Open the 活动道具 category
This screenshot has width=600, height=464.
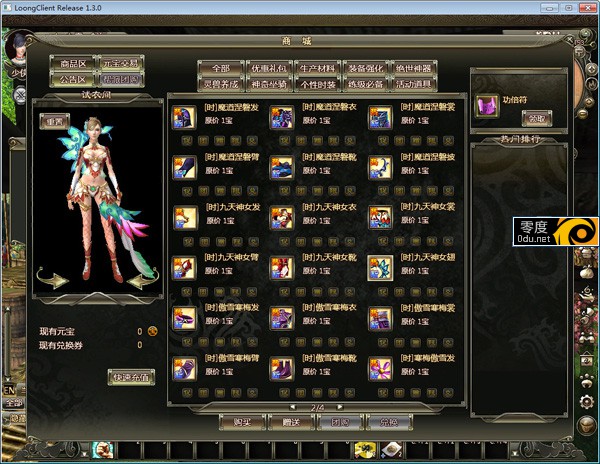pyautogui.click(x=413, y=83)
